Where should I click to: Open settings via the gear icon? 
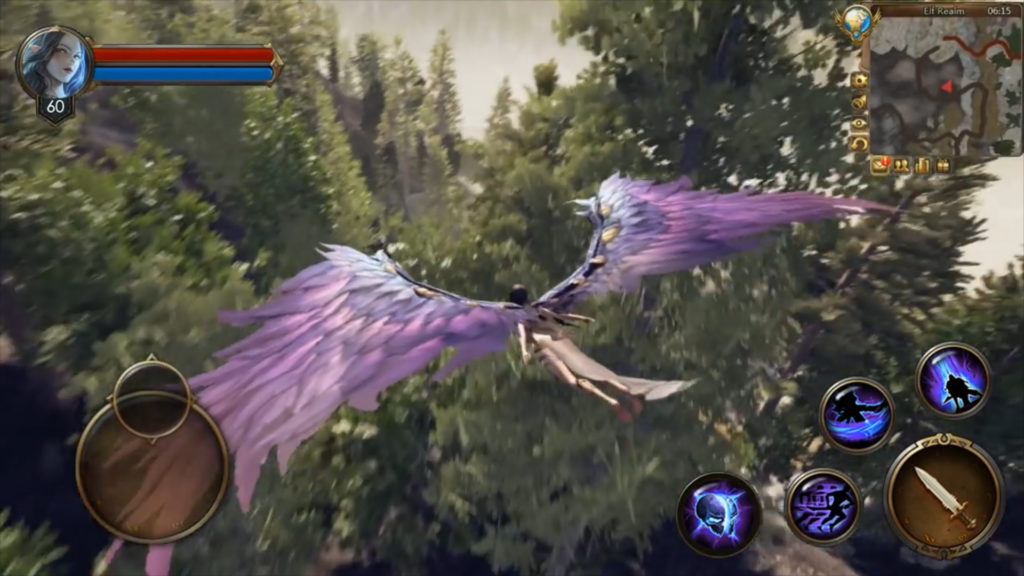tap(858, 80)
